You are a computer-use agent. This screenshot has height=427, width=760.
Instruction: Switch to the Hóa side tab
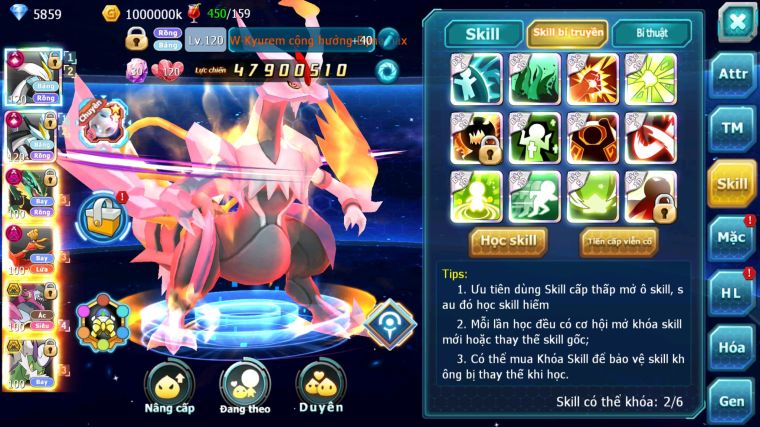point(732,347)
